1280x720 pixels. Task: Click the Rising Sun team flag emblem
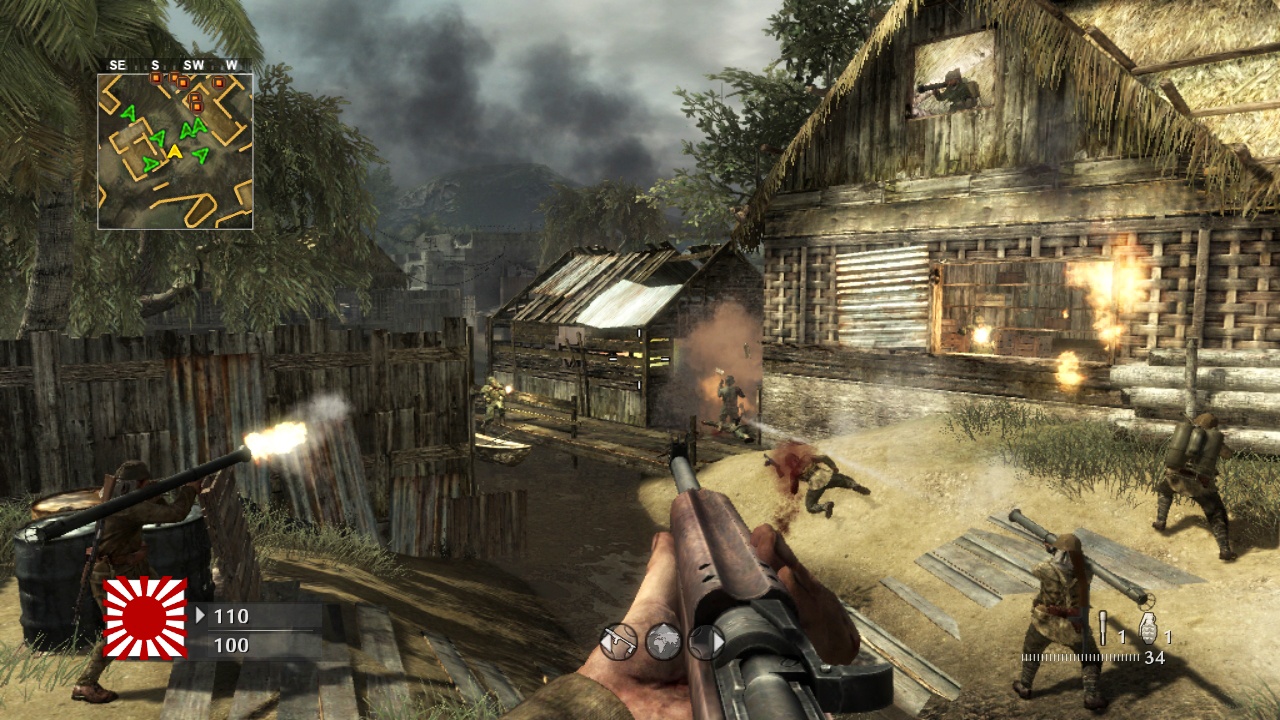[146, 618]
